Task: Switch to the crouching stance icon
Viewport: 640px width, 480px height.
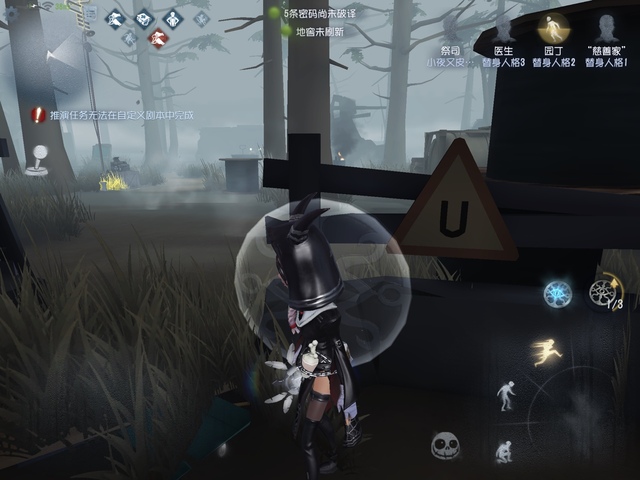Action: [505, 450]
